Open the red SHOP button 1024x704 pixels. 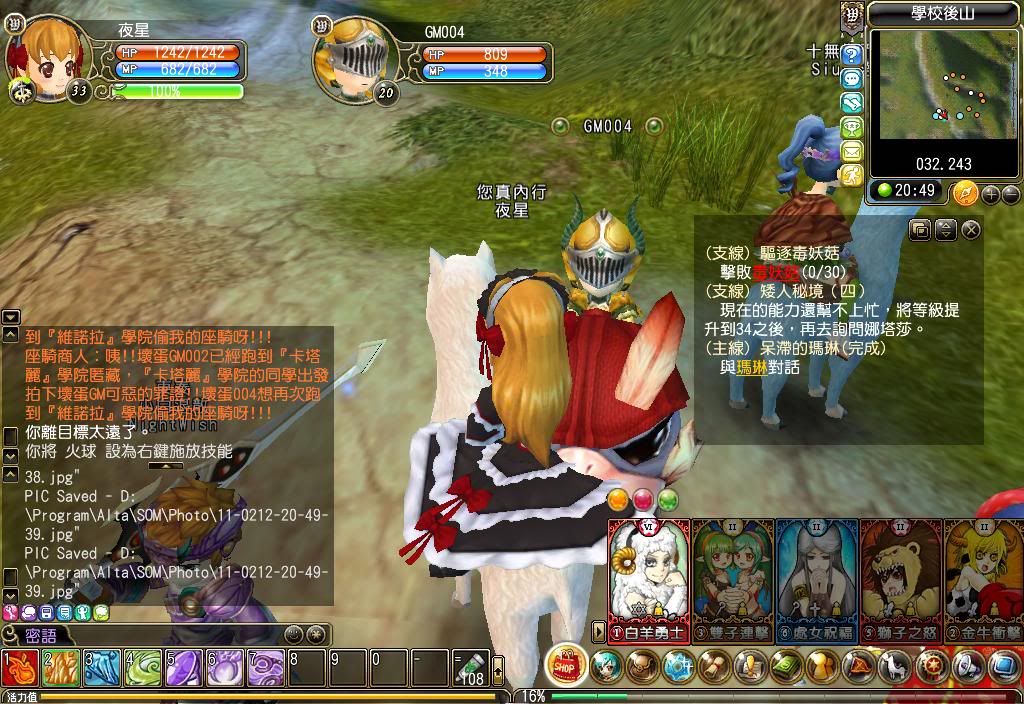pos(566,665)
